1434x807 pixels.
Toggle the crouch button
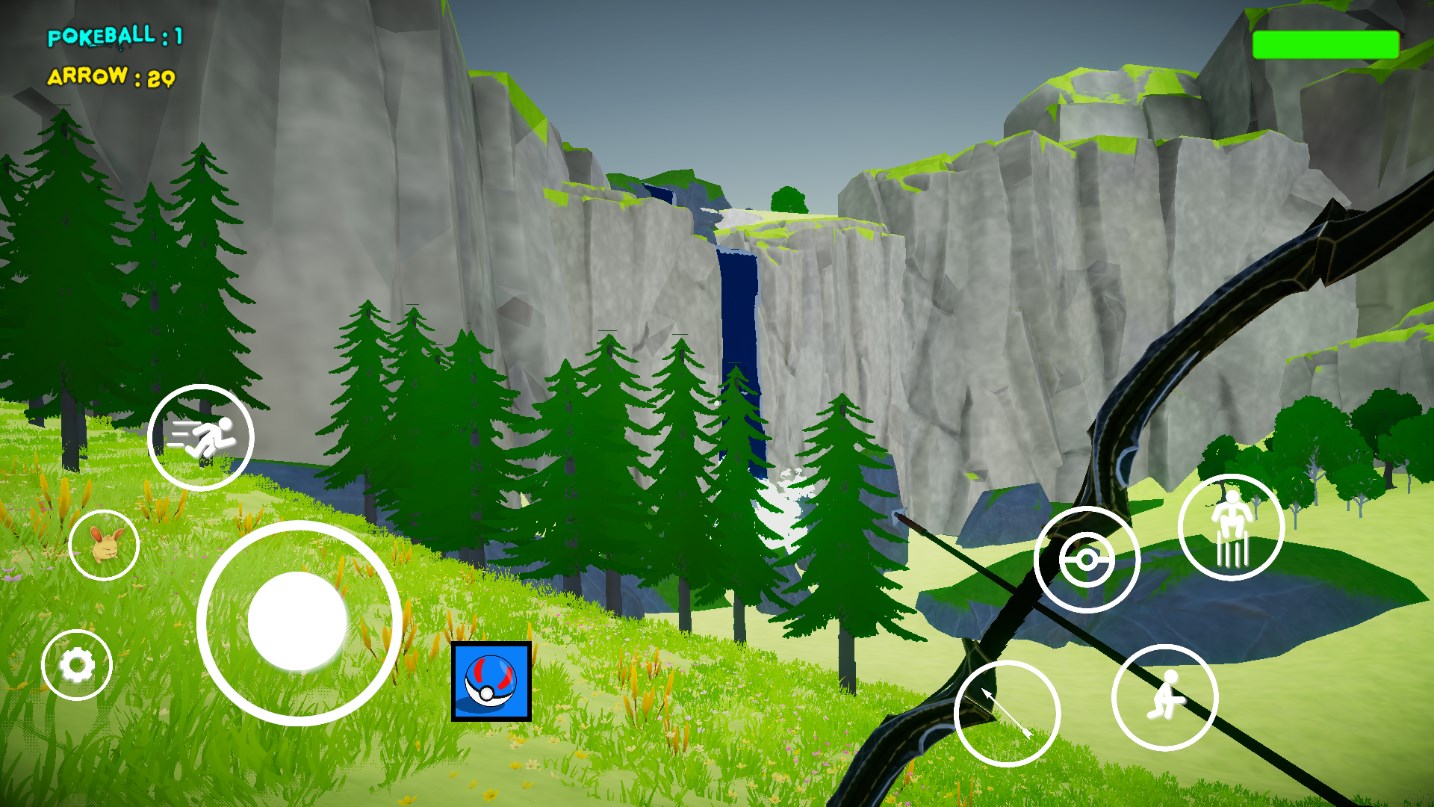point(1164,697)
